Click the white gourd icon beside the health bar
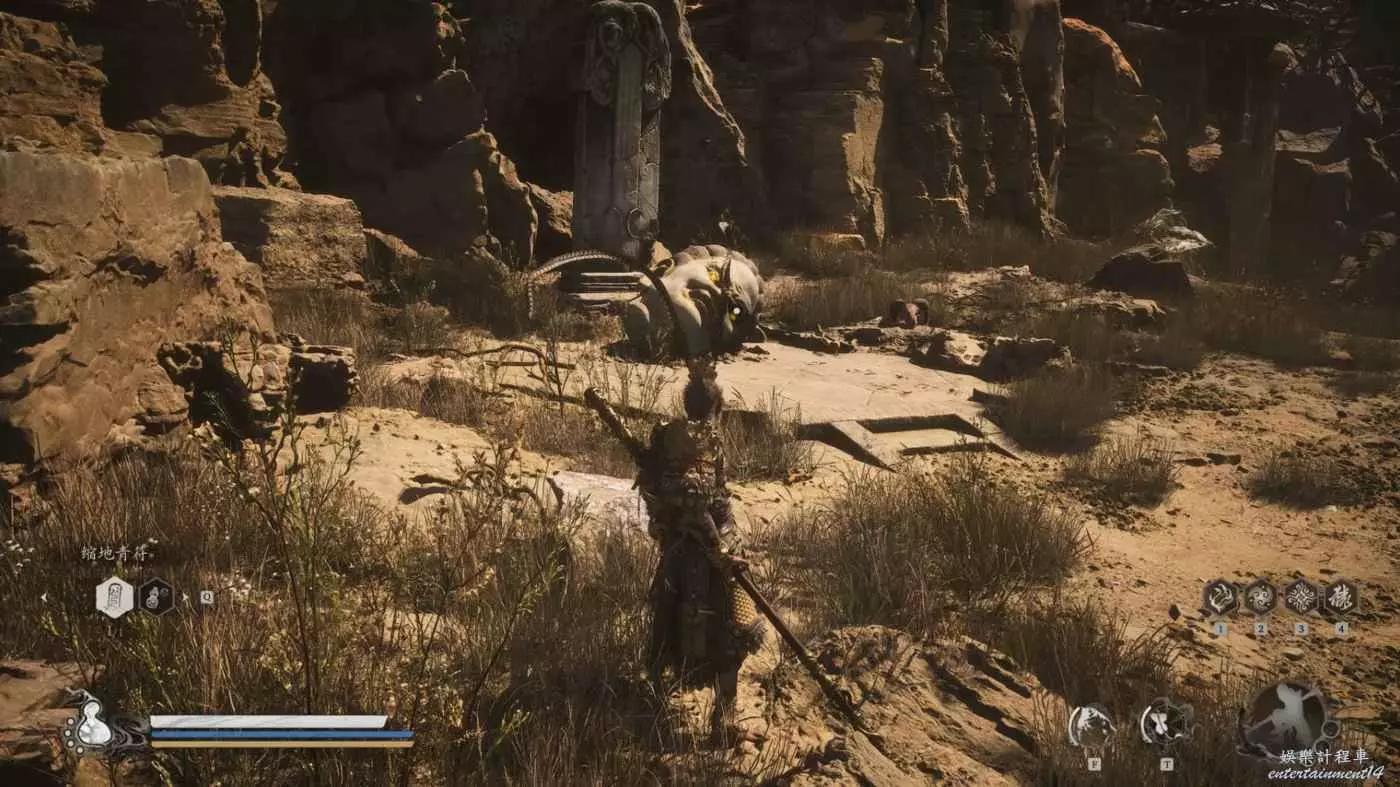1400x787 pixels. click(x=93, y=733)
